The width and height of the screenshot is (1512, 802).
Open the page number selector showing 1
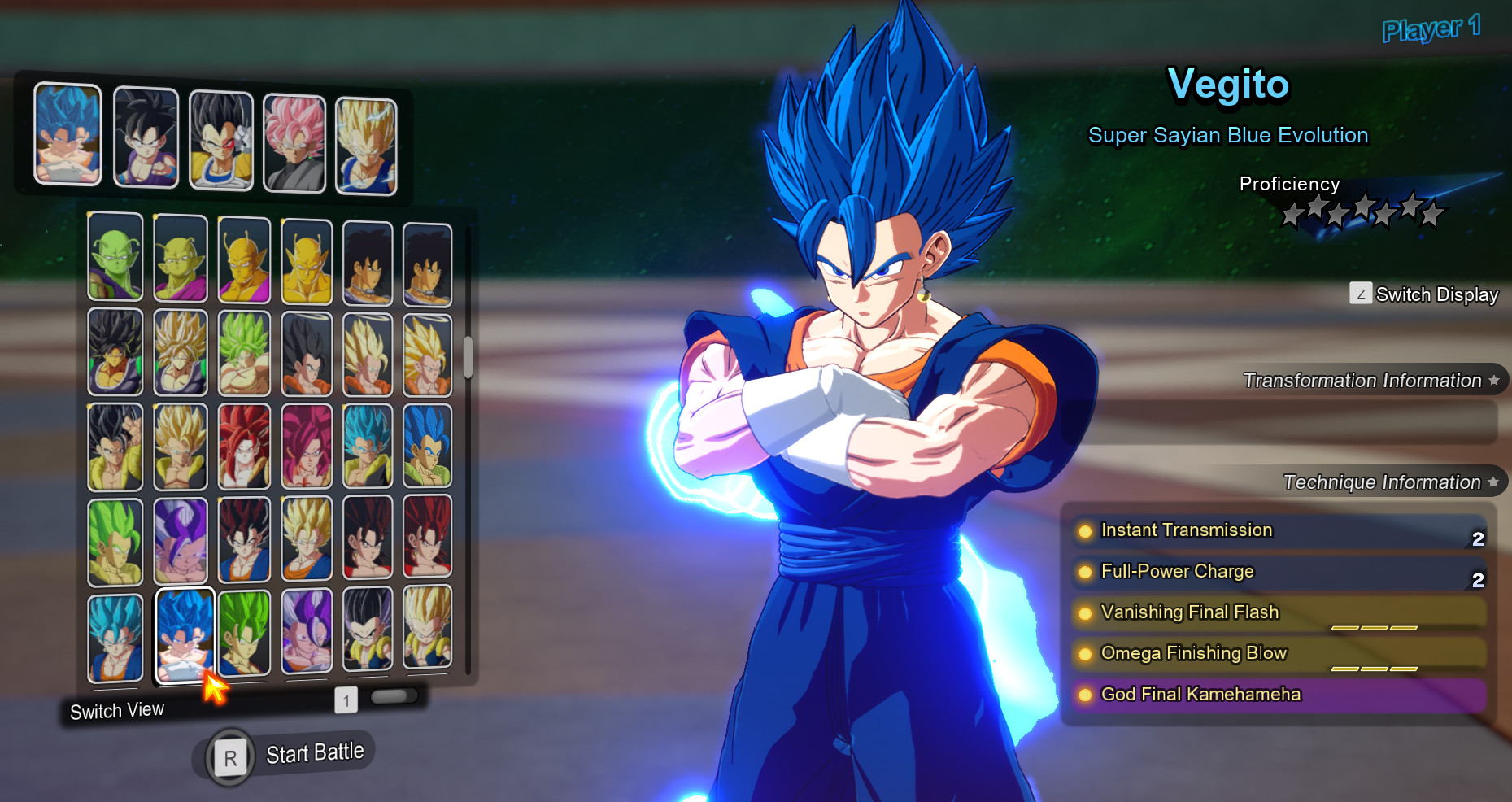[347, 699]
